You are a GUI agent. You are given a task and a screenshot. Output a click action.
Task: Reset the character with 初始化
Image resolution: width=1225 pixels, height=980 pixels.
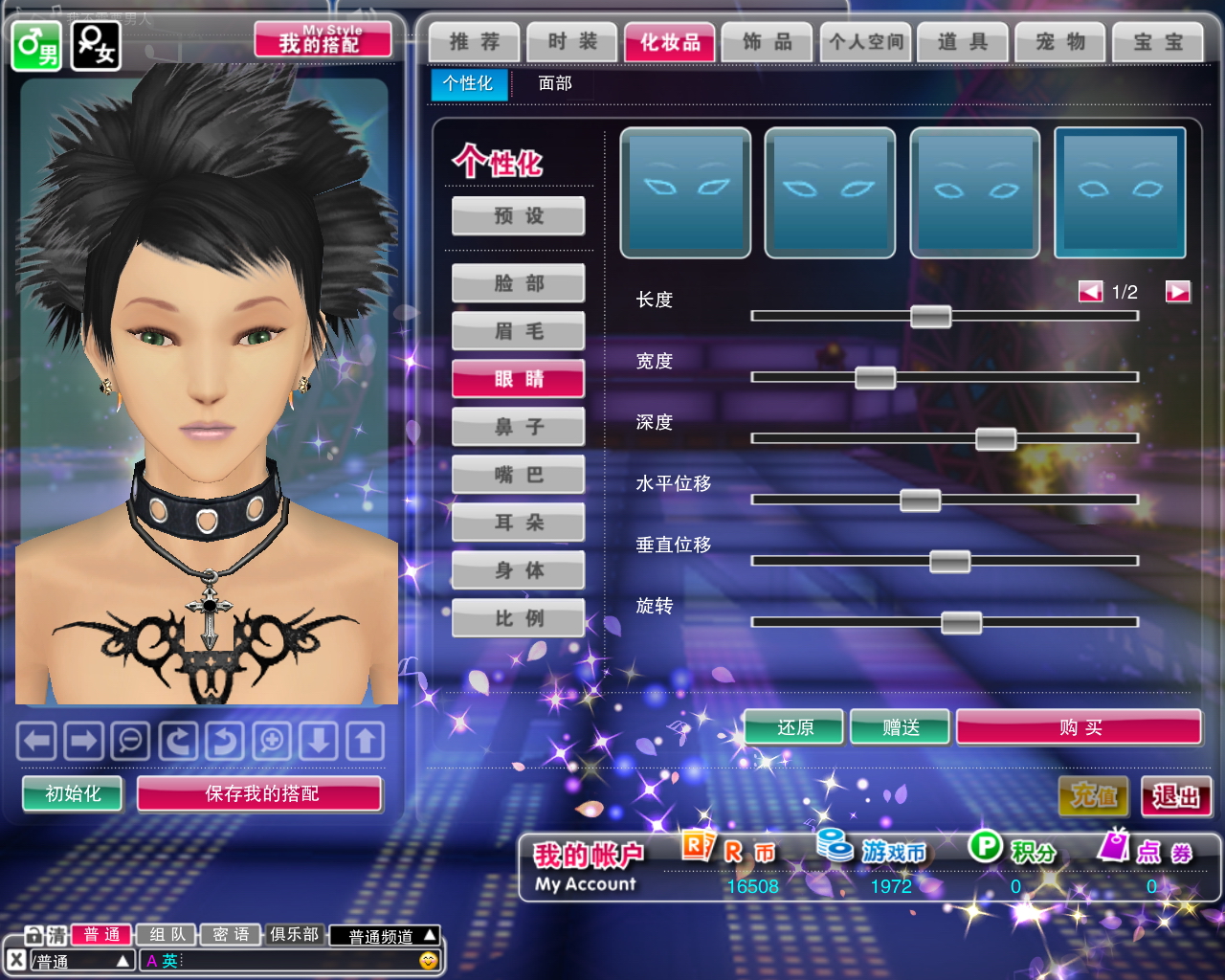[73, 794]
